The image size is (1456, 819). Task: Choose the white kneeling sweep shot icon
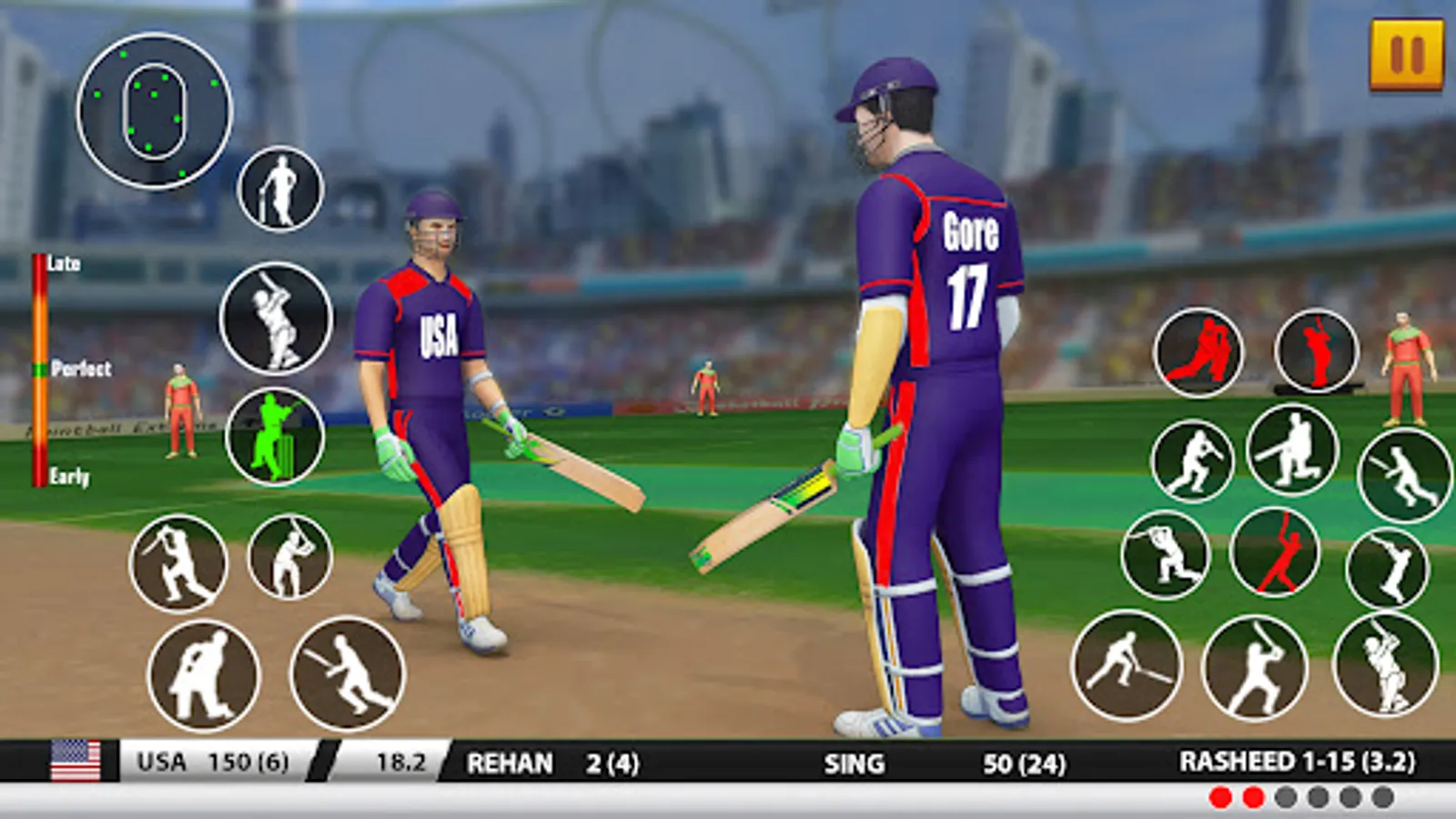pos(1291,450)
